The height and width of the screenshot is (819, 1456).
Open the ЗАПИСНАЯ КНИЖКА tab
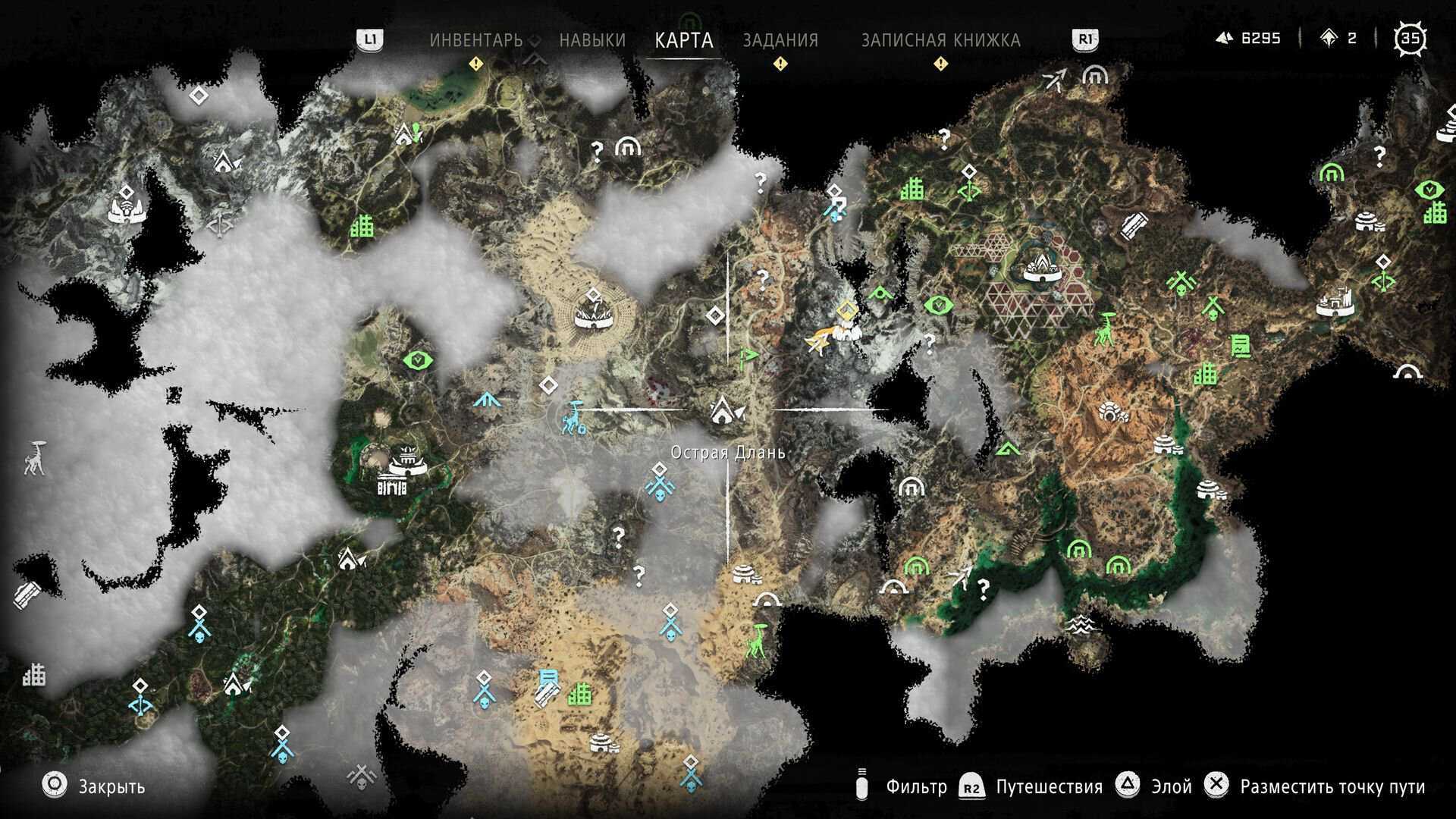[x=940, y=40]
